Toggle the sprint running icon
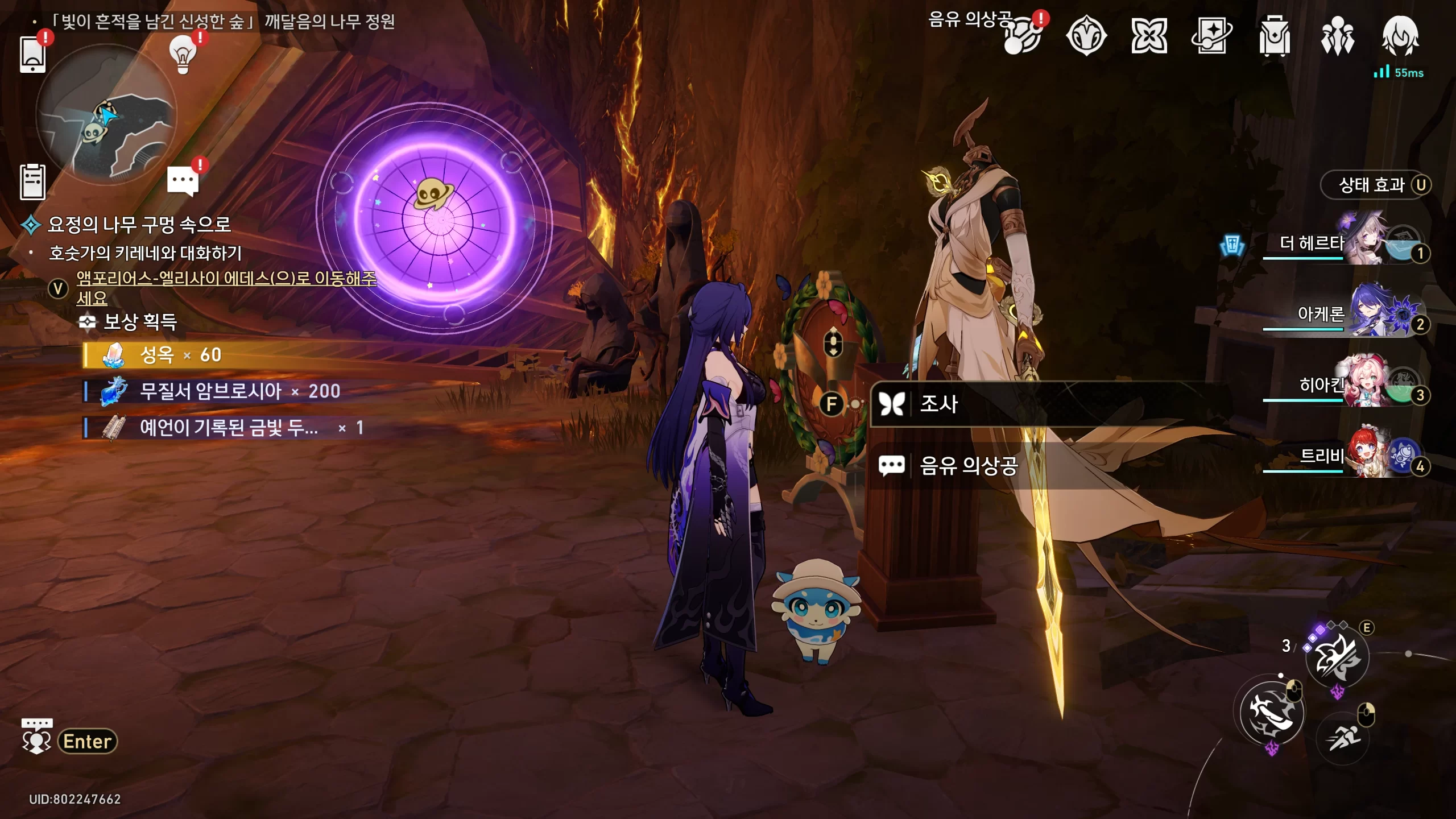The width and height of the screenshot is (1456, 819). (1343, 738)
